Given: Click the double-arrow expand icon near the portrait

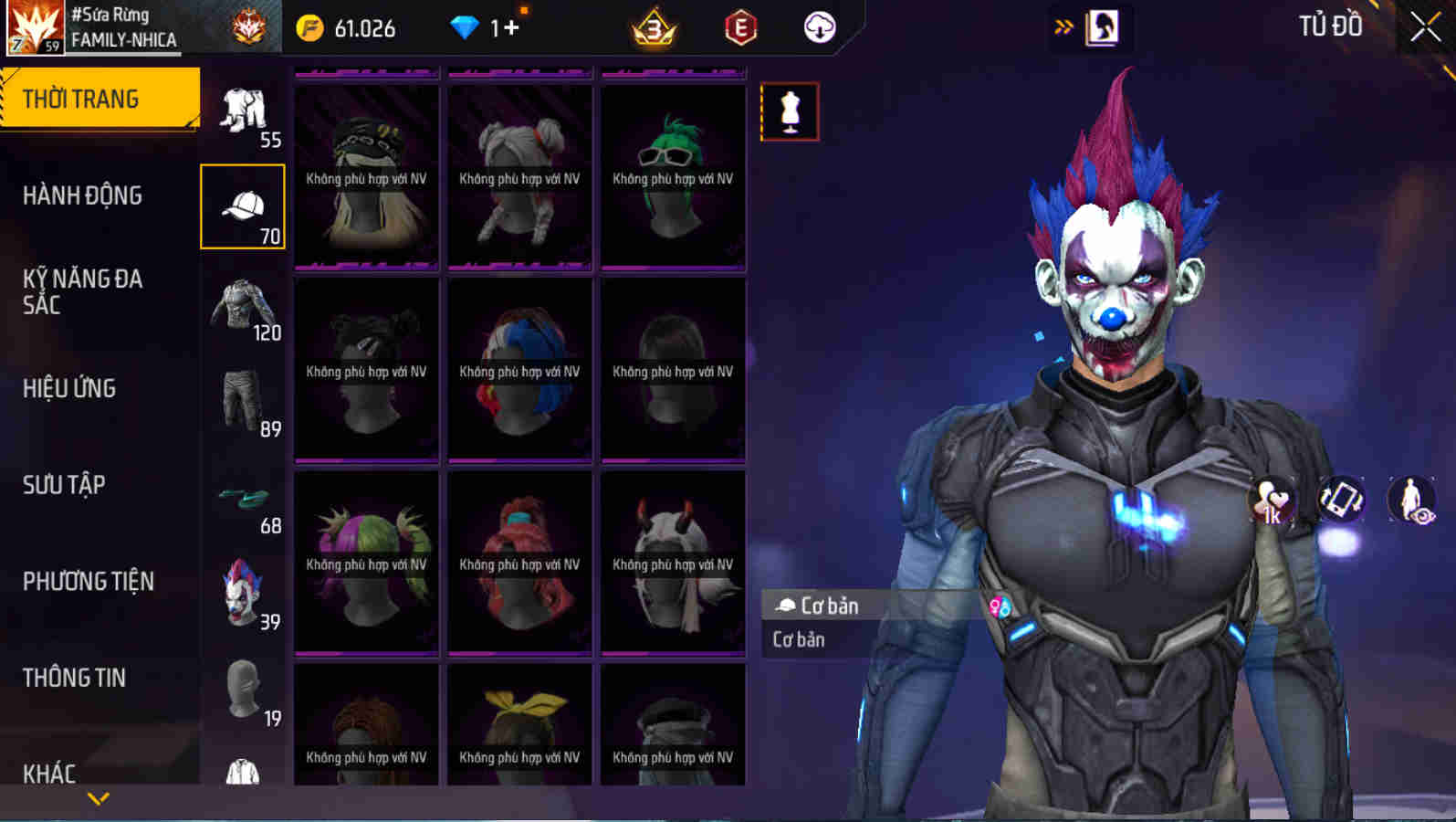Looking at the screenshot, I should pyautogui.click(x=1062, y=26).
